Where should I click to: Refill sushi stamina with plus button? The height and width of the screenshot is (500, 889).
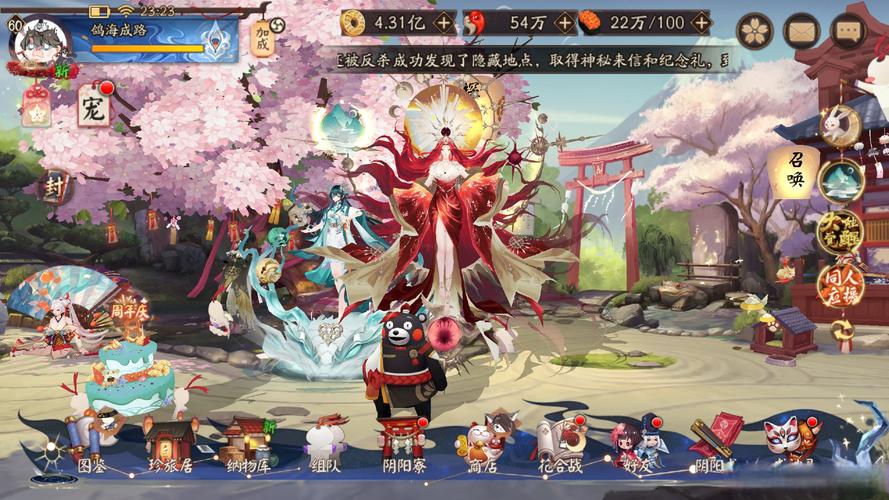(701, 22)
